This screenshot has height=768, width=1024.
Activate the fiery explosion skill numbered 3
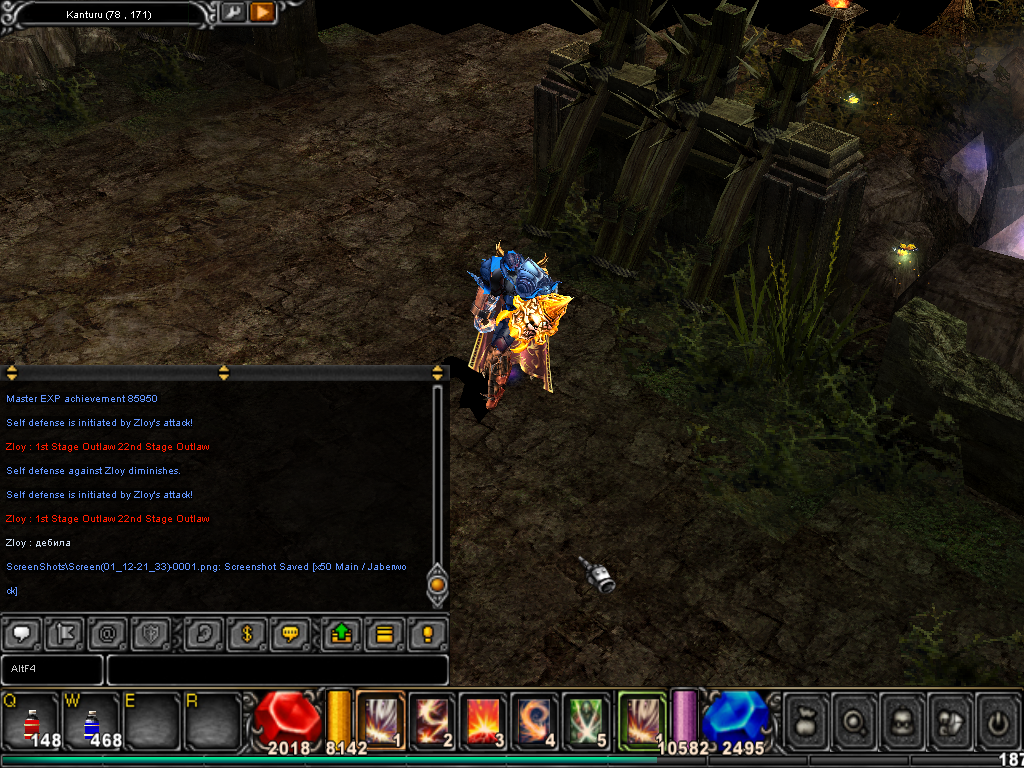pyautogui.click(x=484, y=718)
